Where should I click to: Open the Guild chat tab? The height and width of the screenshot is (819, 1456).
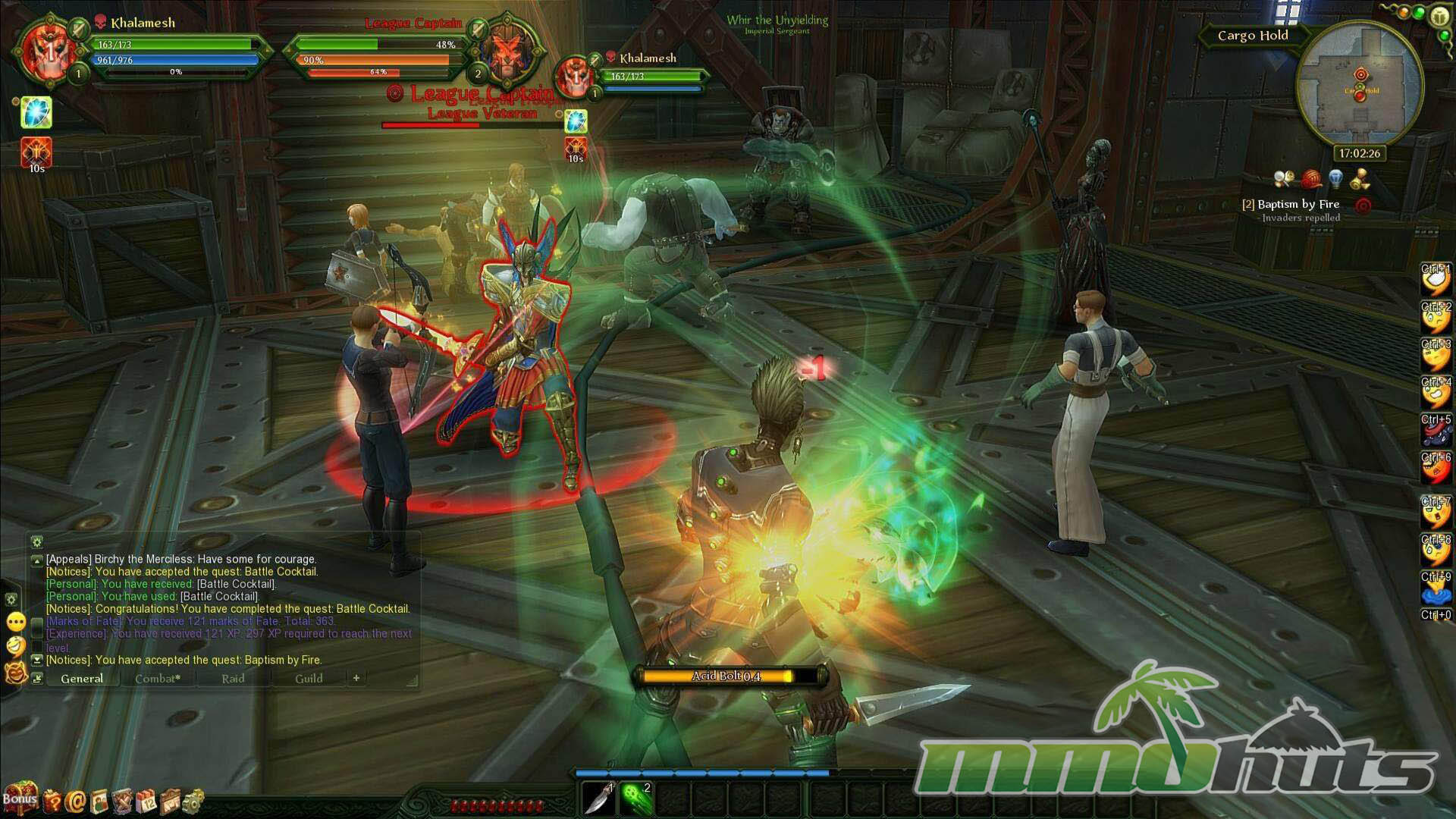click(x=309, y=679)
